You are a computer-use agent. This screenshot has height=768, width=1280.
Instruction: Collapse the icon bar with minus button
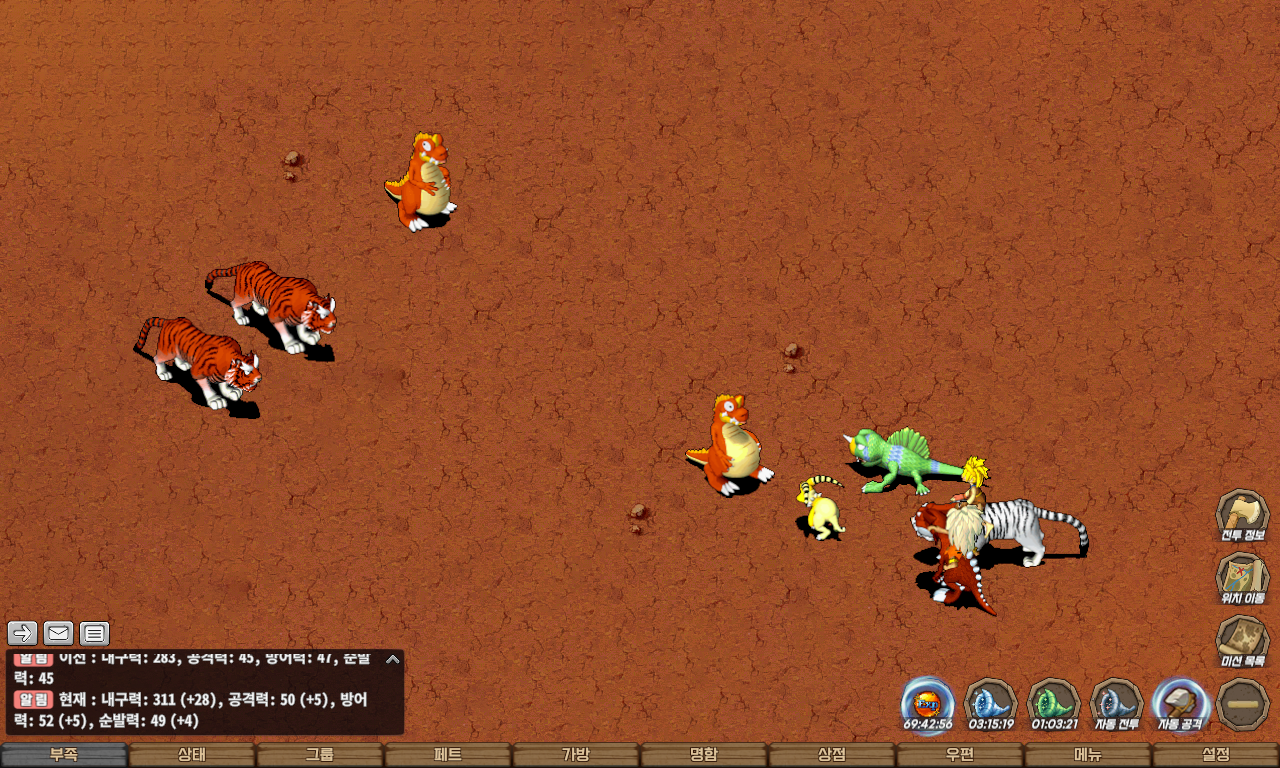pos(1243,704)
